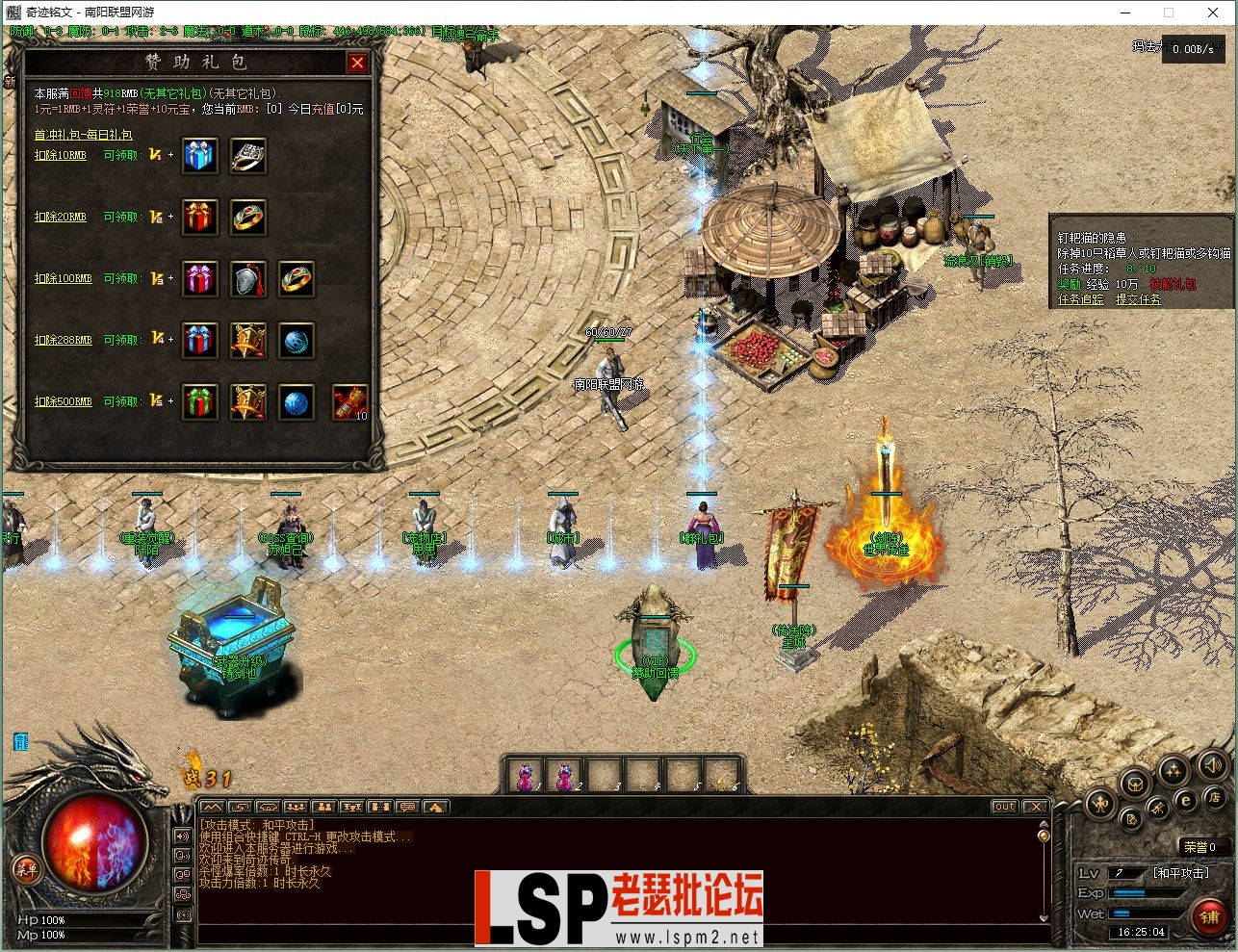Close the 赞助礼包 sponsor gift window

[357, 64]
